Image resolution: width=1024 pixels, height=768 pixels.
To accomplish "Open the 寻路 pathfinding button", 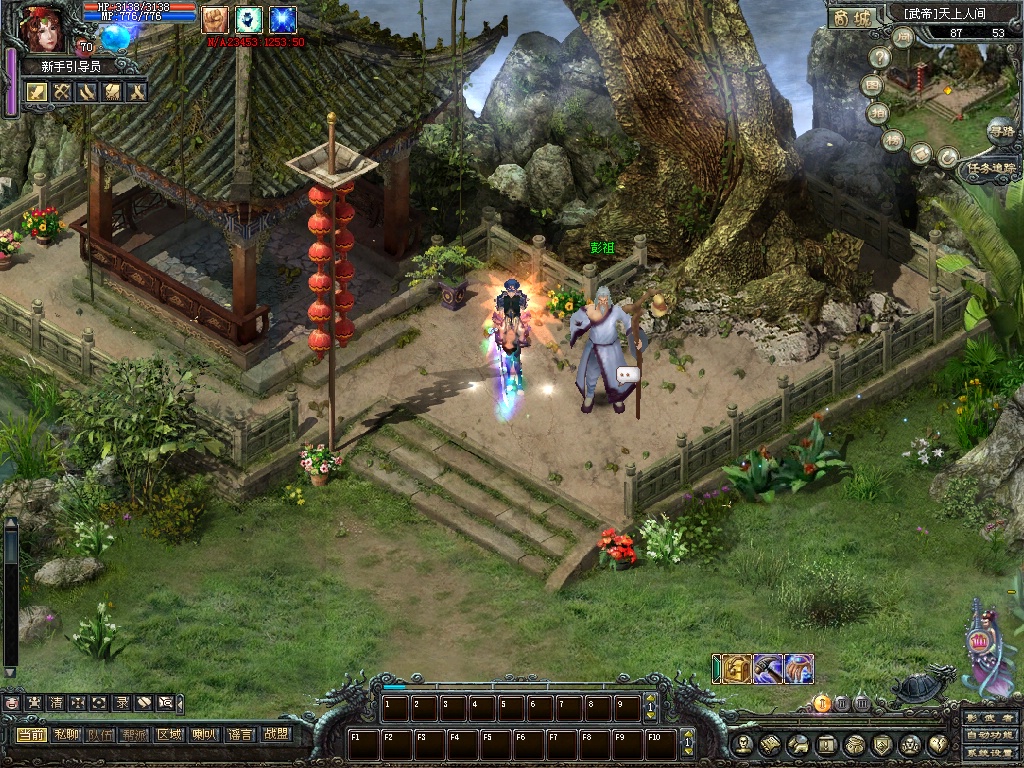I will pyautogui.click(x=1000, y=130).
